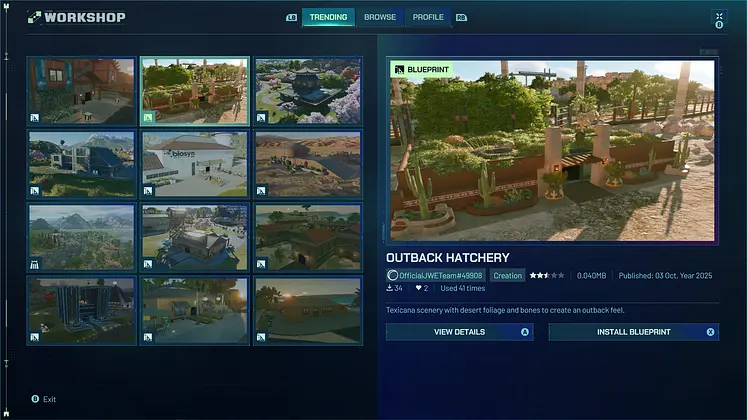Select the Creation tag
Viewport: 747px width, 420px height.
tap(507, 275)
